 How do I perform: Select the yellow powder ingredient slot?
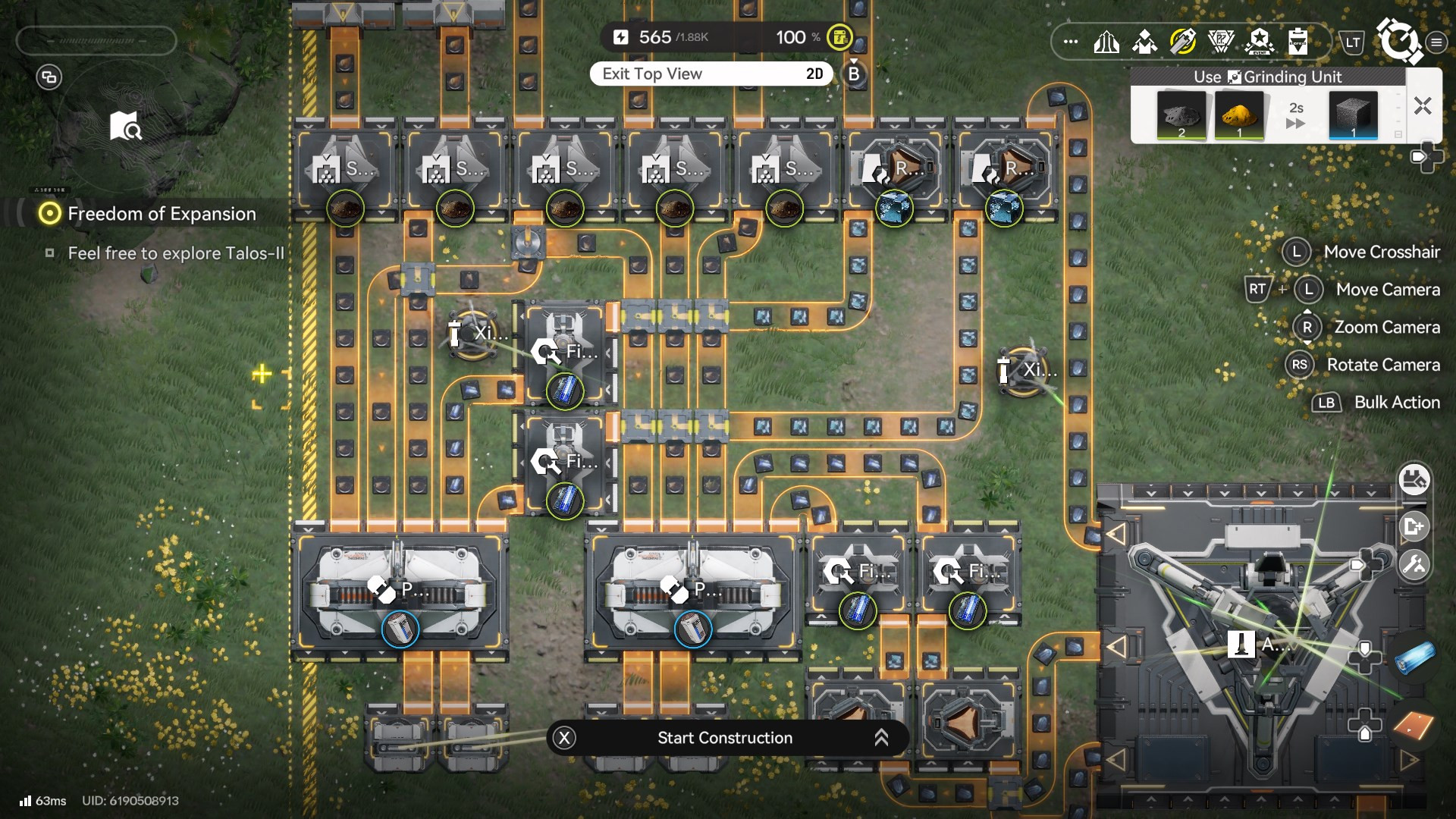pyautogui.click(x=1238, y=115)
